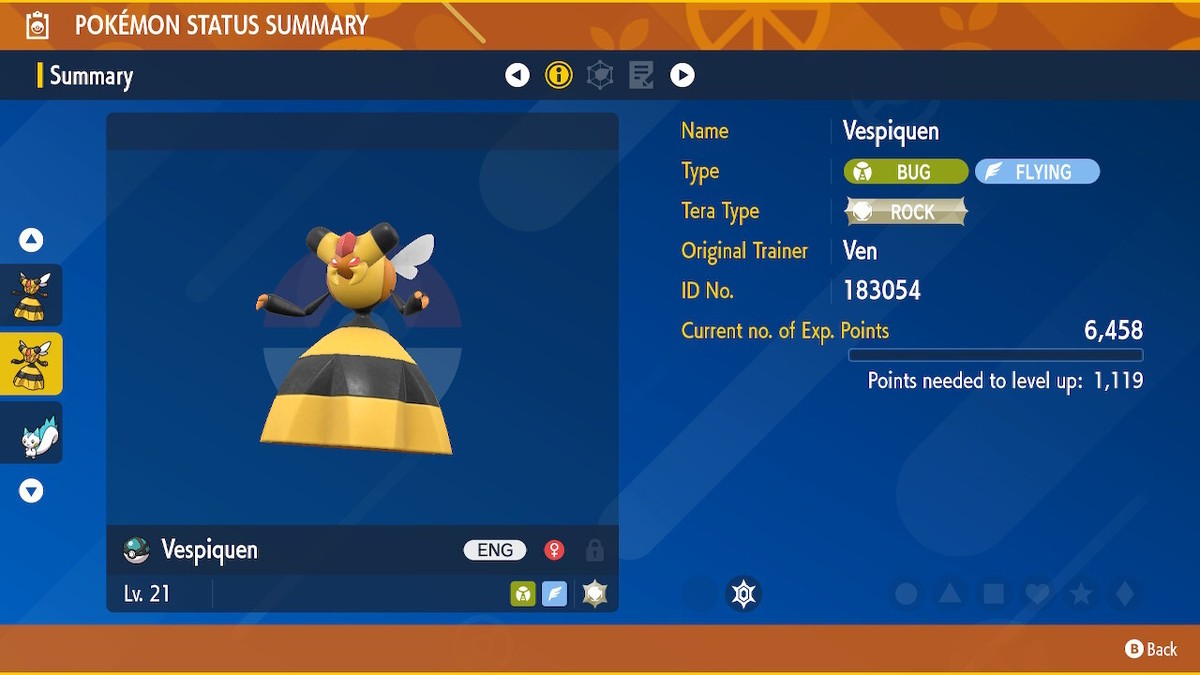Click the up arrow above party list
Screen dimensions: 1200x675
point(31,240)
